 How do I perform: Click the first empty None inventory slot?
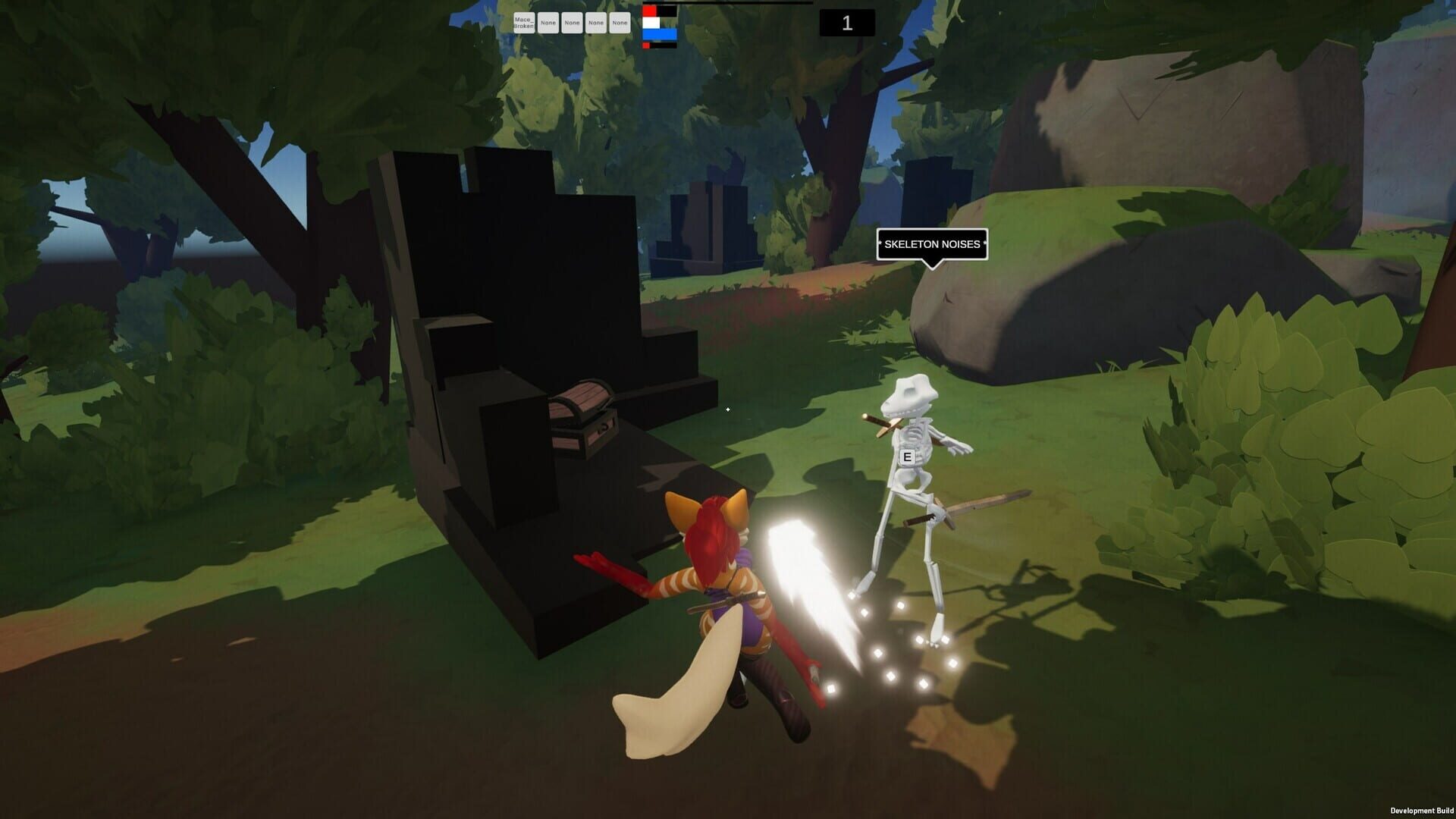(x=548, y=23)
